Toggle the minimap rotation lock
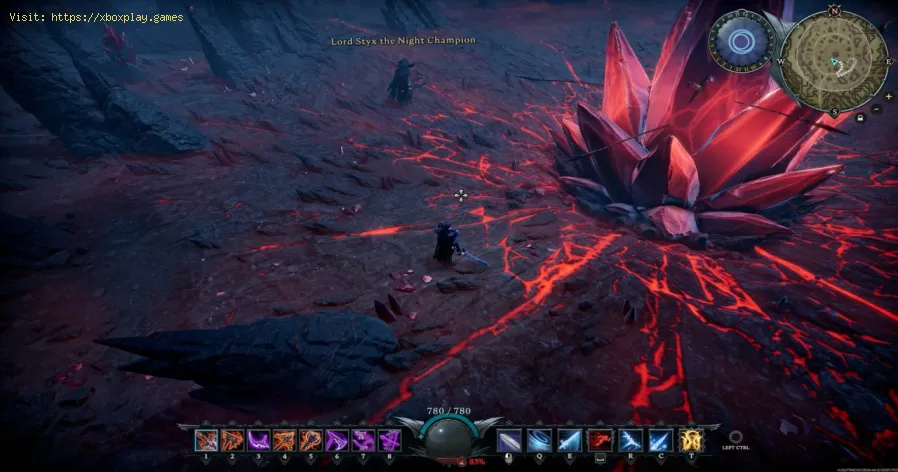 point(861,118)
